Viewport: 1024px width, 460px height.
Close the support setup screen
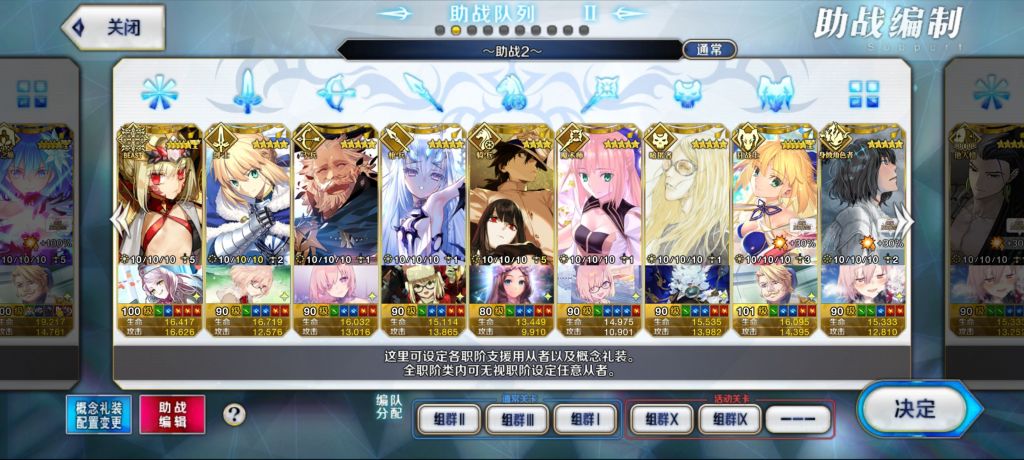[x=112, y=28]
